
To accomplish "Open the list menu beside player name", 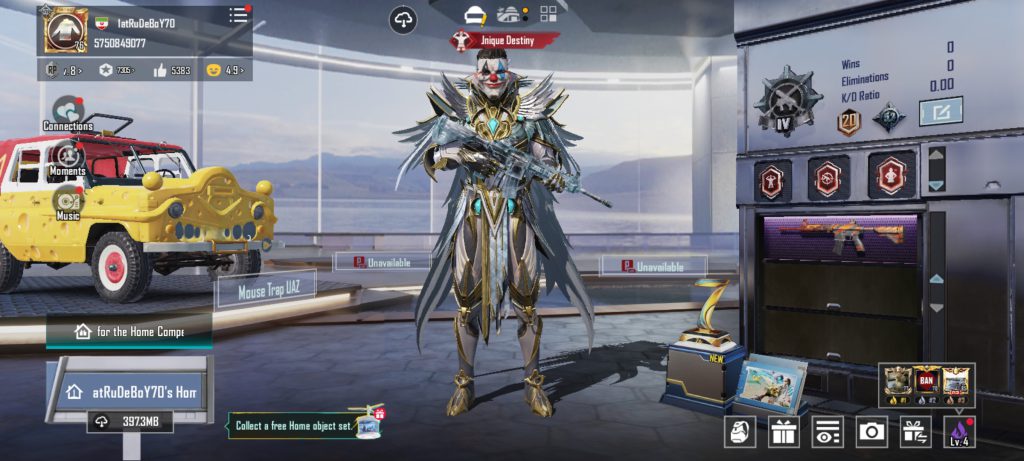I will 238,15.
